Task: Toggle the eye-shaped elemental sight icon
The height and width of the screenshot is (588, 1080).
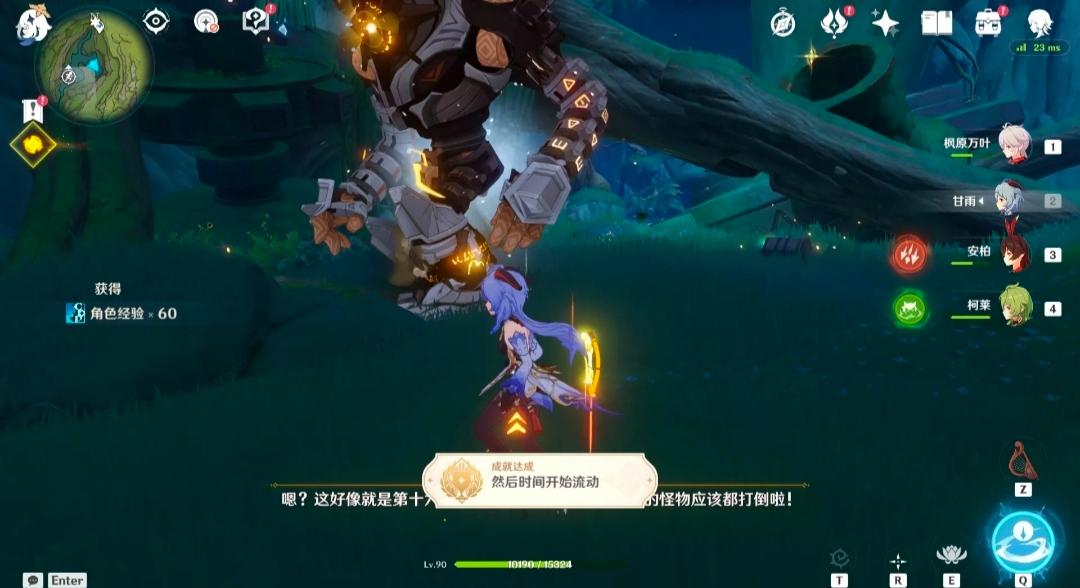Action: tap(156, 21)
